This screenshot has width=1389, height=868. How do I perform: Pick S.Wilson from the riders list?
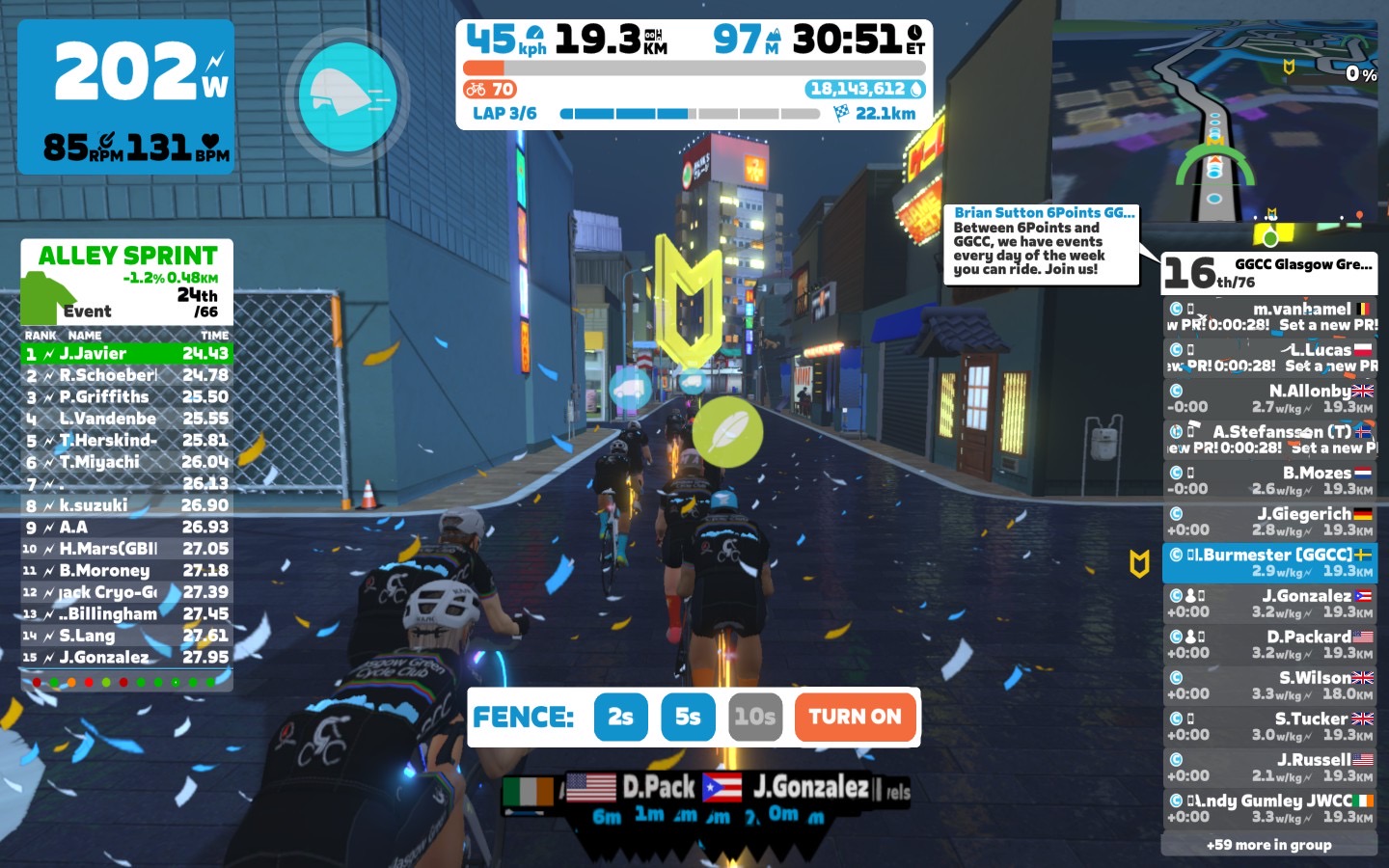point(1269,686)
